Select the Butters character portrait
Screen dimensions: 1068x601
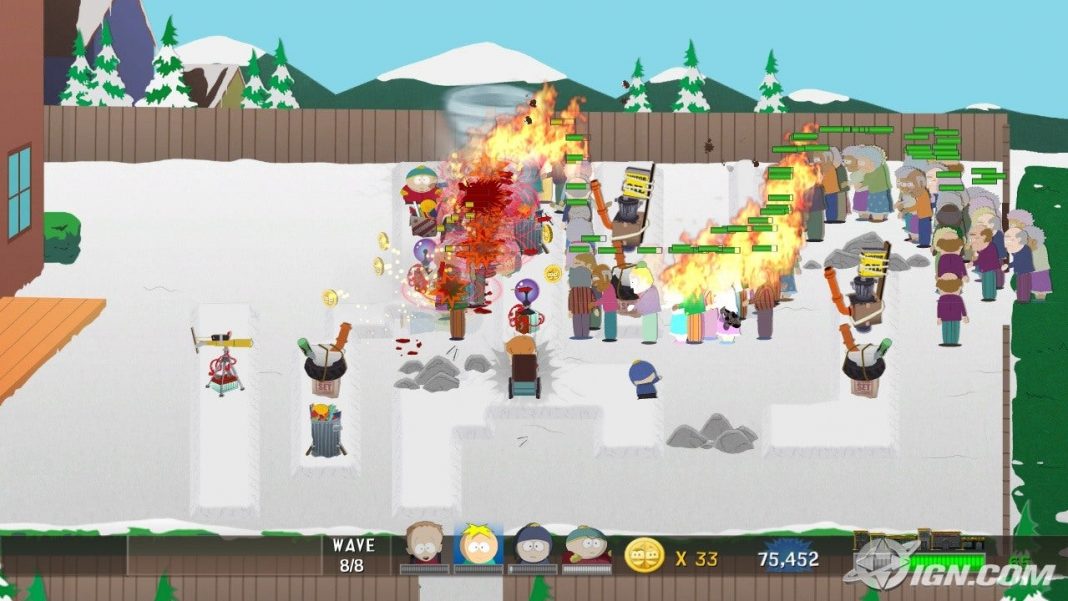(x=478, y=546)
